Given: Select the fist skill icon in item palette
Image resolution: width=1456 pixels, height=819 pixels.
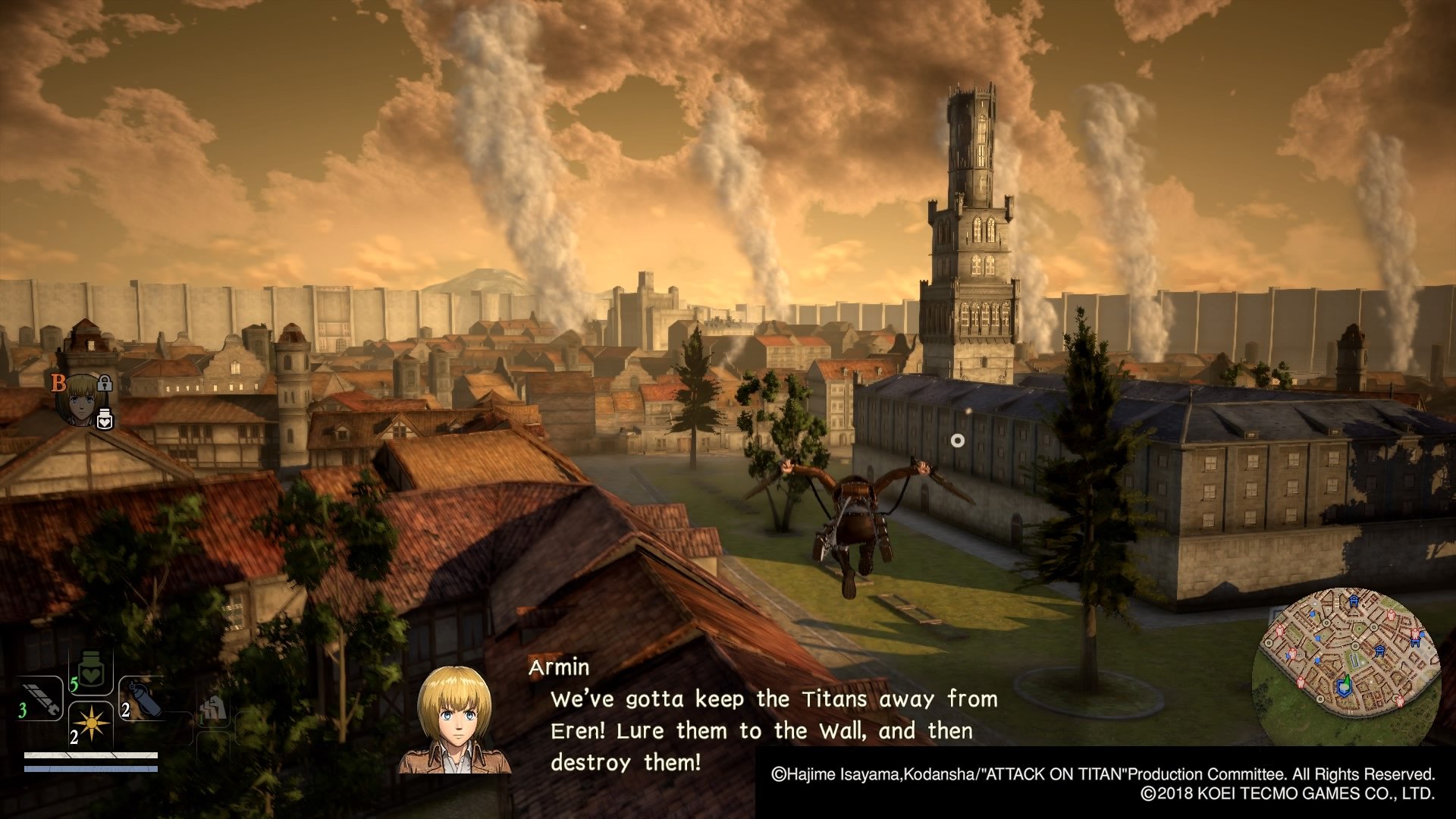Looking at the screenshot, I should tap(213, 709).
